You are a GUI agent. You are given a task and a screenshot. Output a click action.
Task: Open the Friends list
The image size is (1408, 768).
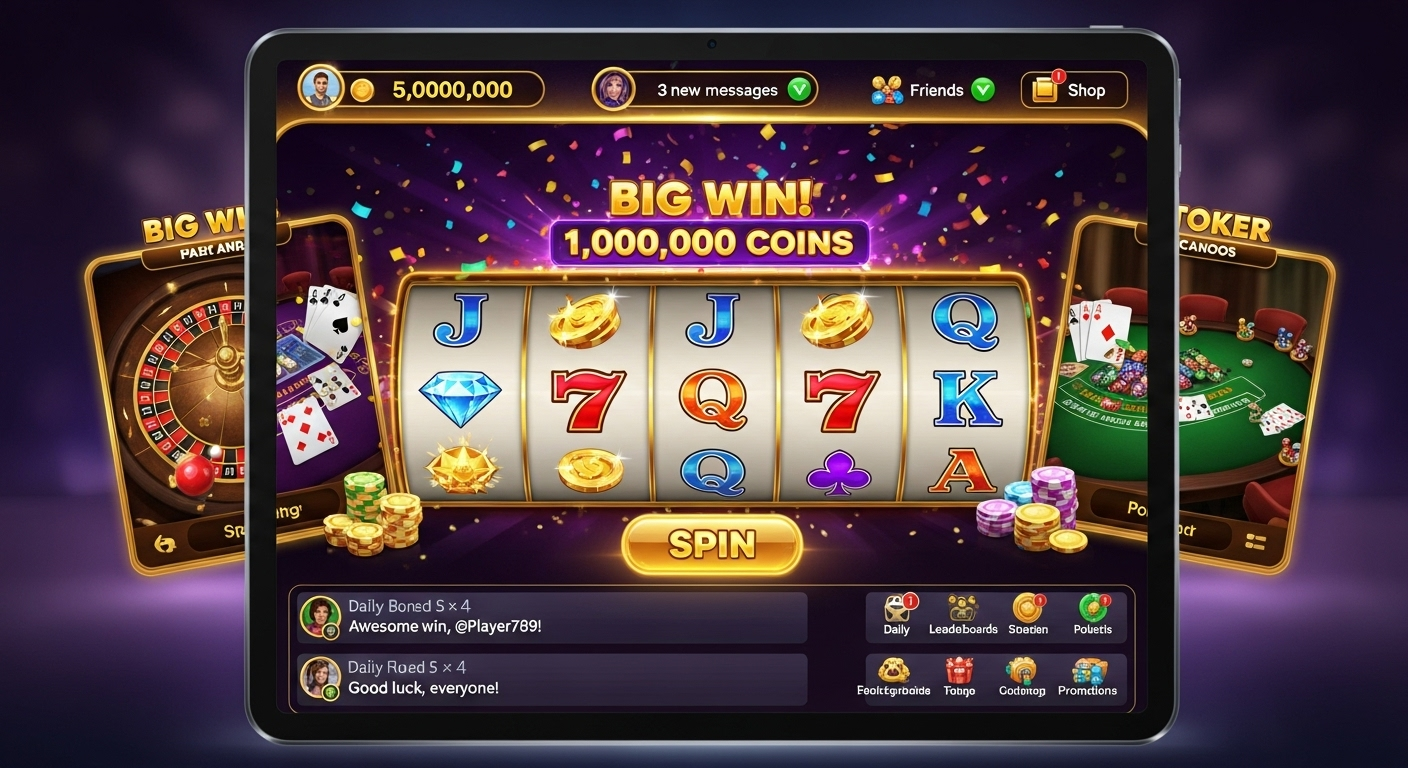pyautogui.click(x=933, y=90)
